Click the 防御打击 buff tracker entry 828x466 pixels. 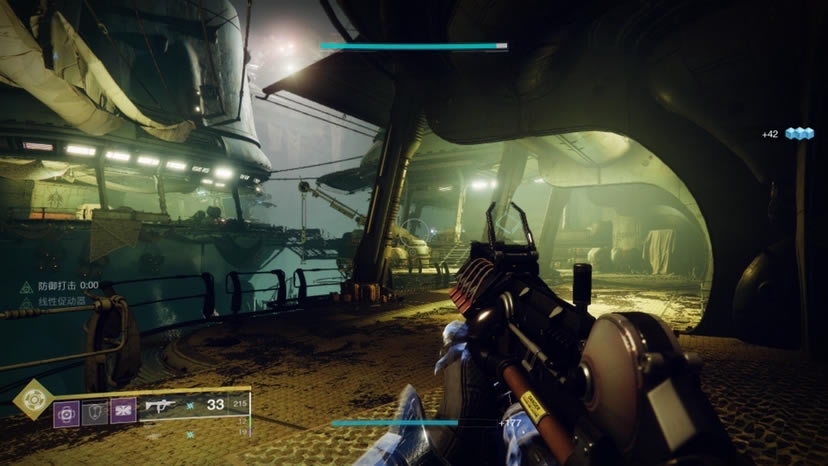tap(60, 285)
